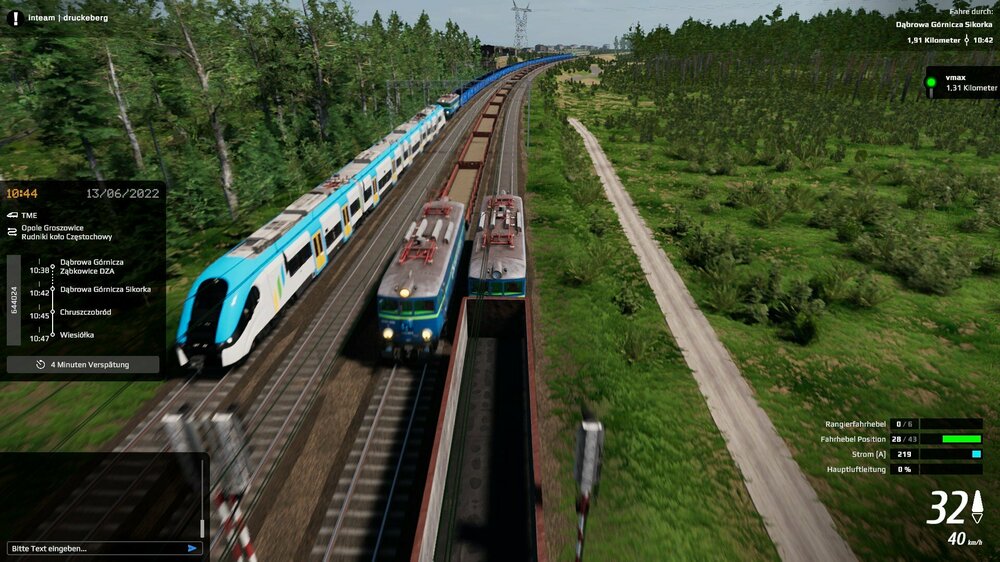The height and width of the screenshot is (562, 1000).
Task: Click the chat text input field
Action: (95, 548)
